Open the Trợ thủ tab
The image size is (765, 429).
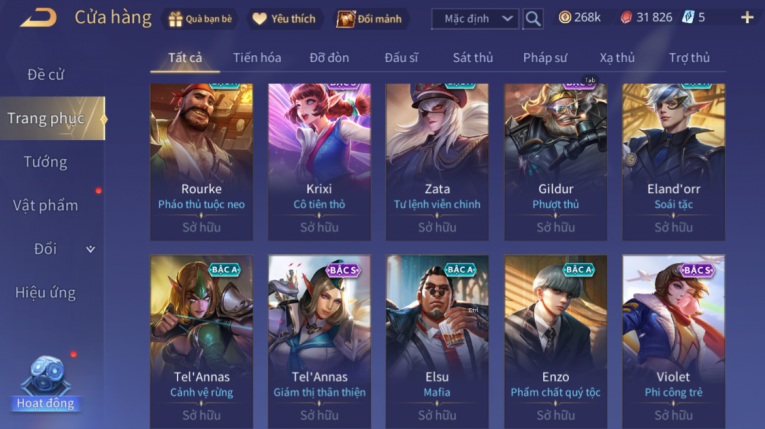click(689, 58)
